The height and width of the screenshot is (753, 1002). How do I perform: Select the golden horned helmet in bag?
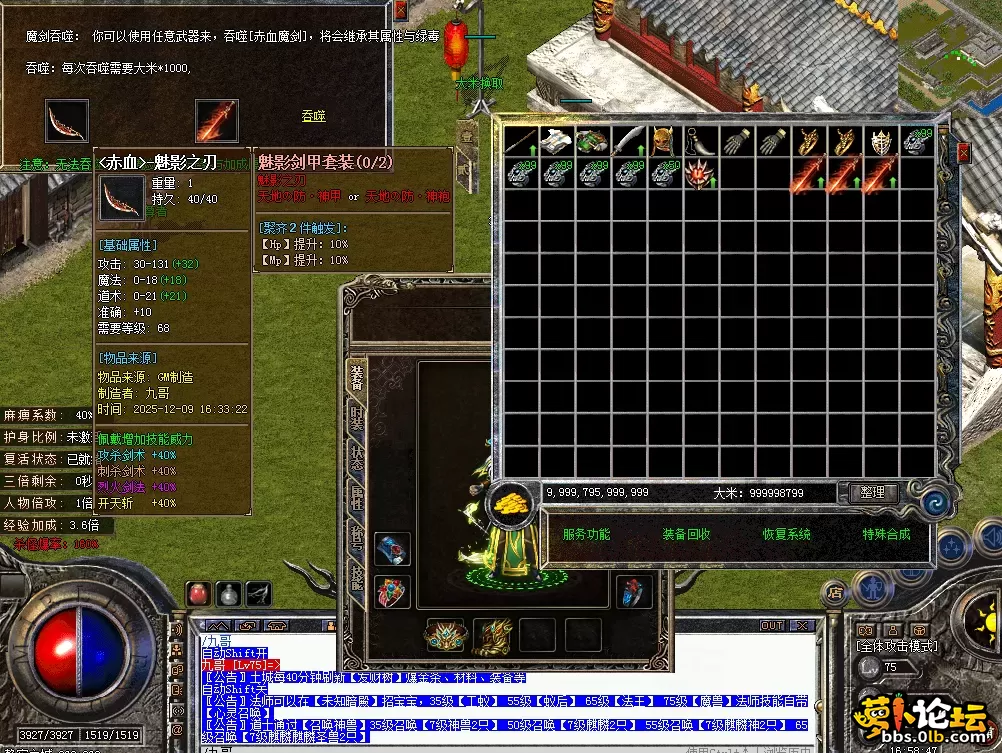[x=662, y=142]
